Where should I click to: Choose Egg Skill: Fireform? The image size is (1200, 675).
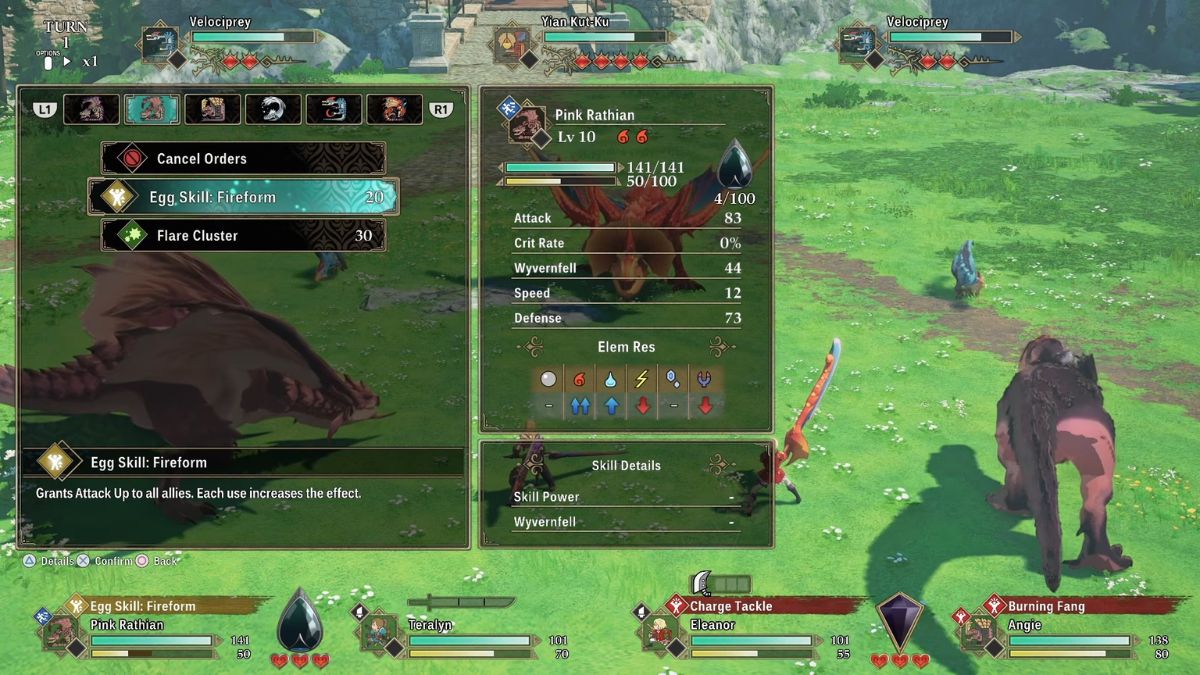click(243, 197)
